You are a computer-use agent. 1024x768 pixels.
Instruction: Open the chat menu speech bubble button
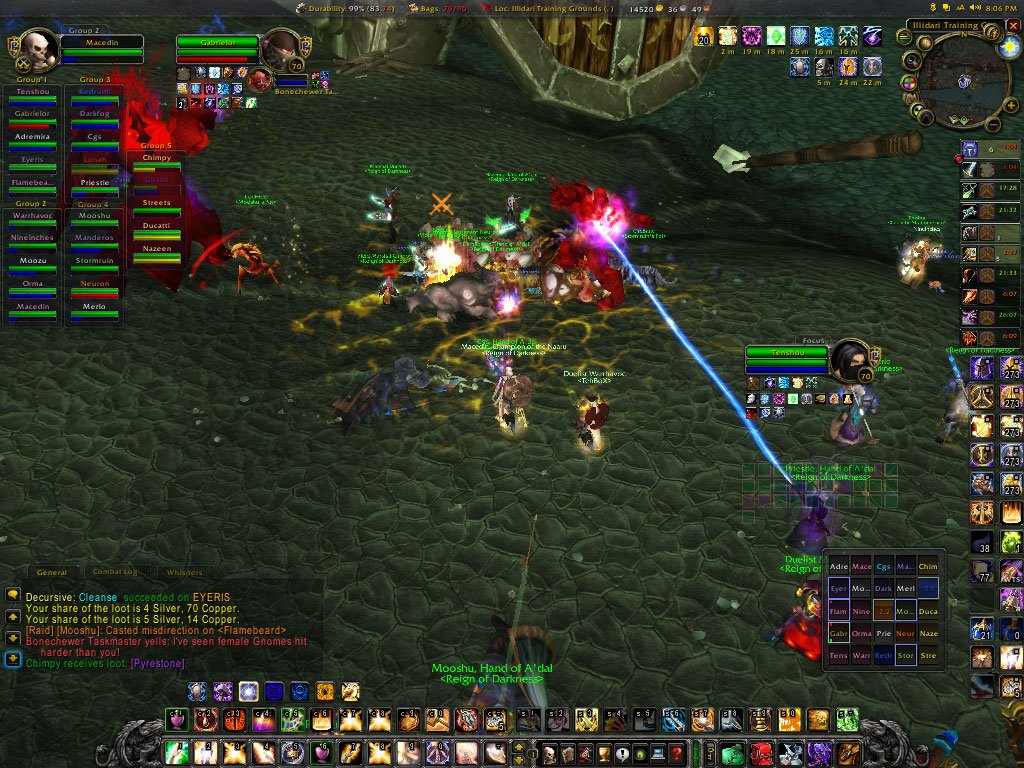(x=12, y=594)
